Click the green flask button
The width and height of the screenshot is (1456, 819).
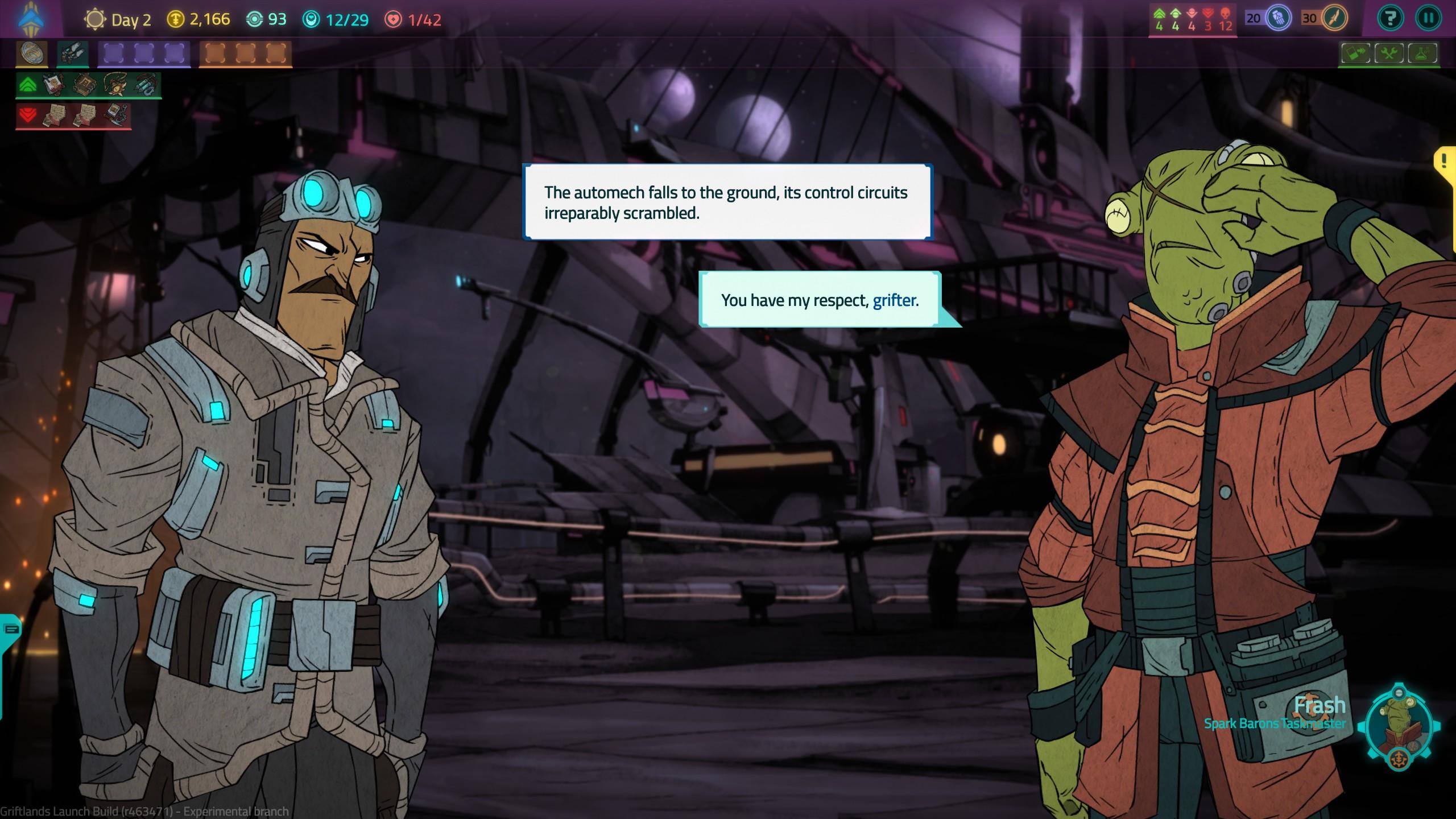pyautogui.click(x=1423, y=54)
